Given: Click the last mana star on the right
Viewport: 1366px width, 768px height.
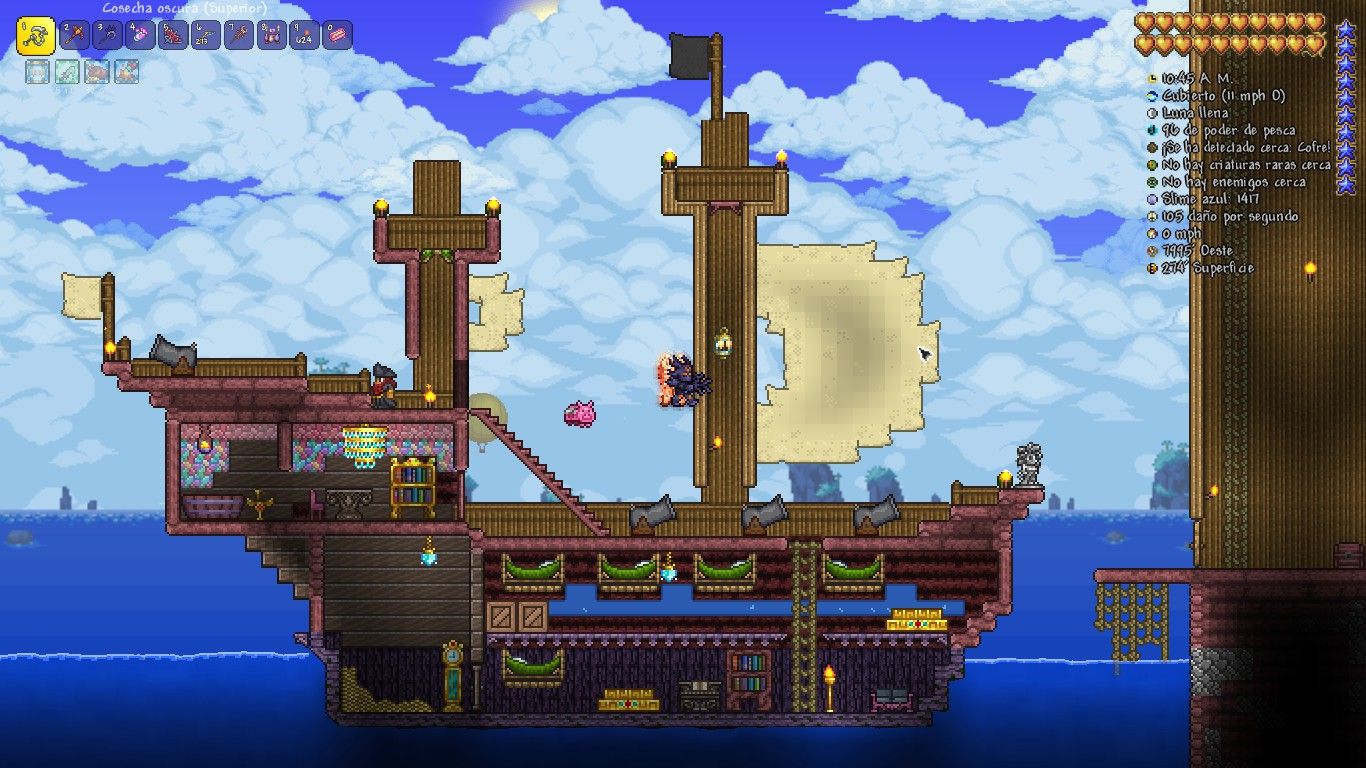Looking at the screenshot, I should [1346, 185].
